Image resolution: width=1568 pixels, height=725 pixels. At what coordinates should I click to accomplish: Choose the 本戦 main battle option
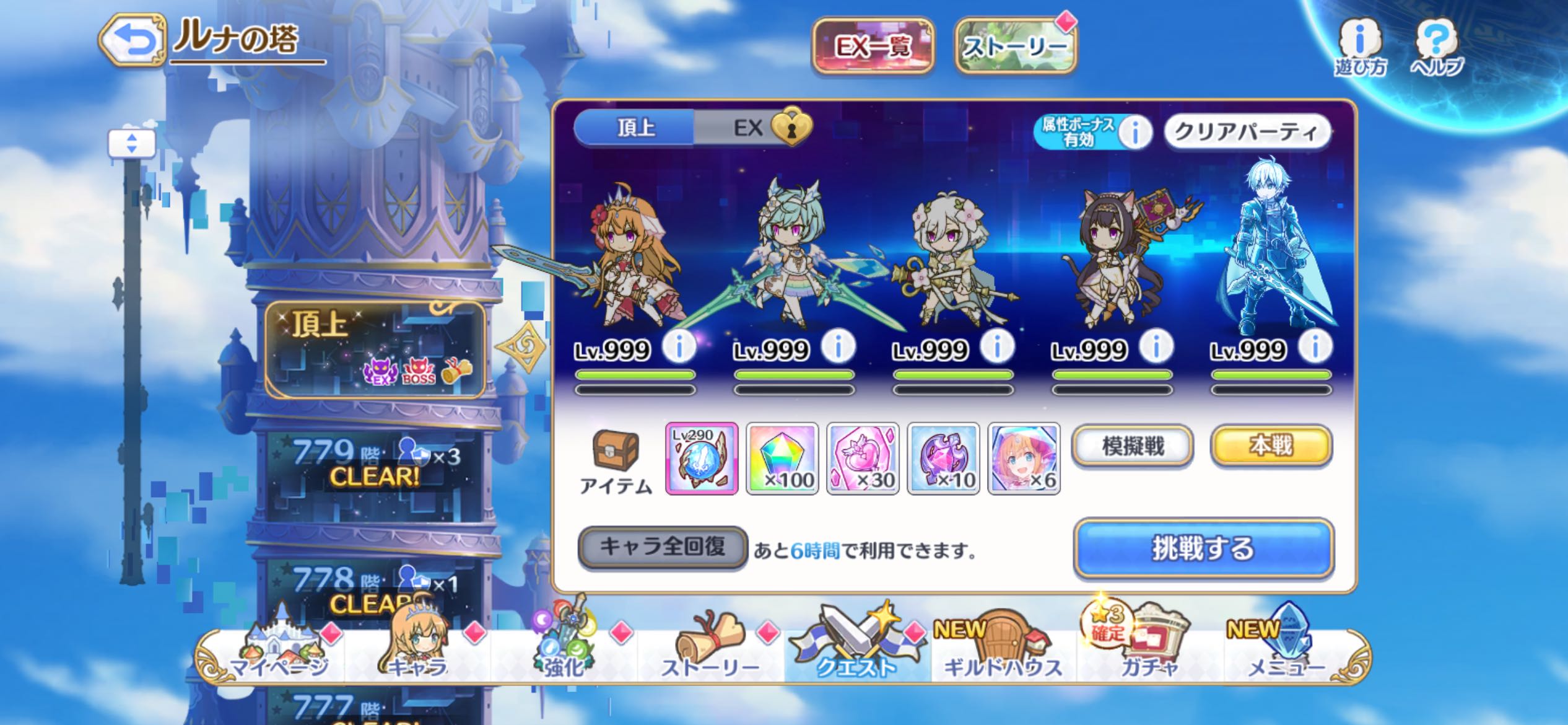pos(1271,446)
